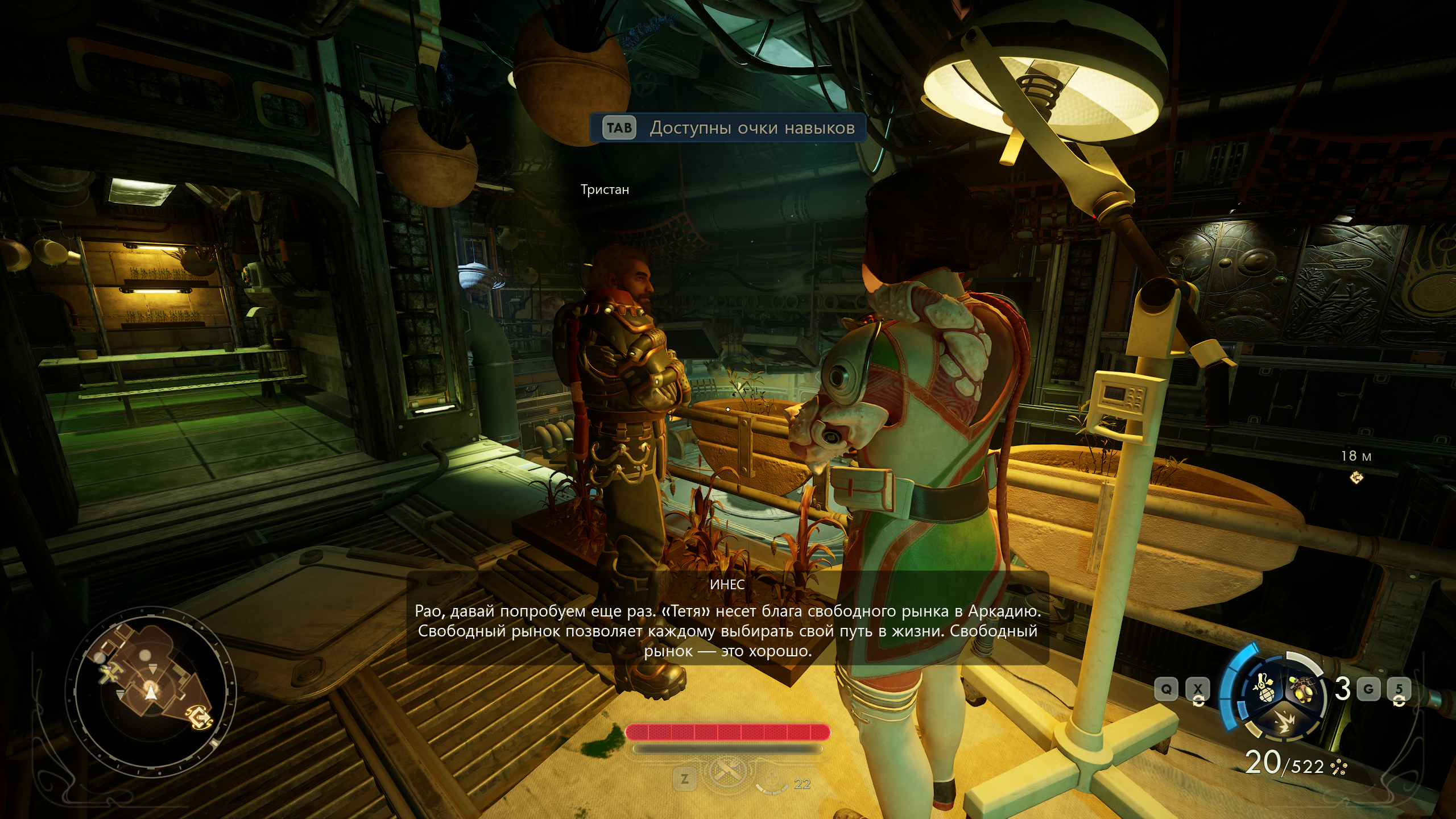Image resolution: width=1456 pixels, height=819 pixels.
Task: Use the medical inhaler icon
Action: click(771, 778)
